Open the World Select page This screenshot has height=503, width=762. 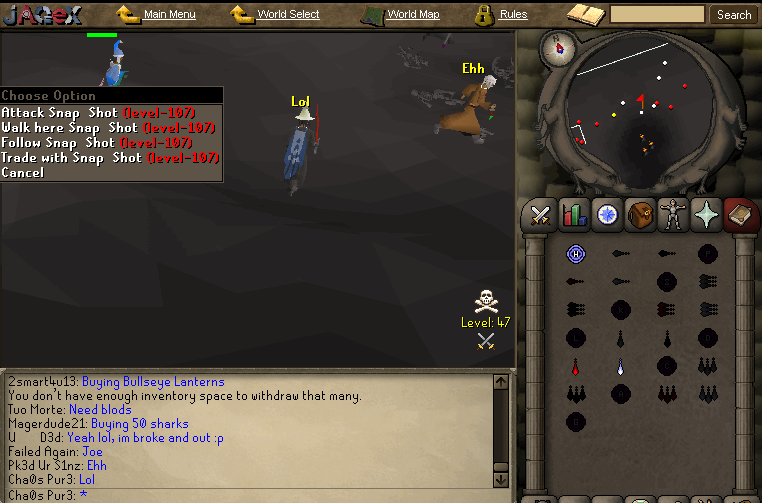click(288, 15)
